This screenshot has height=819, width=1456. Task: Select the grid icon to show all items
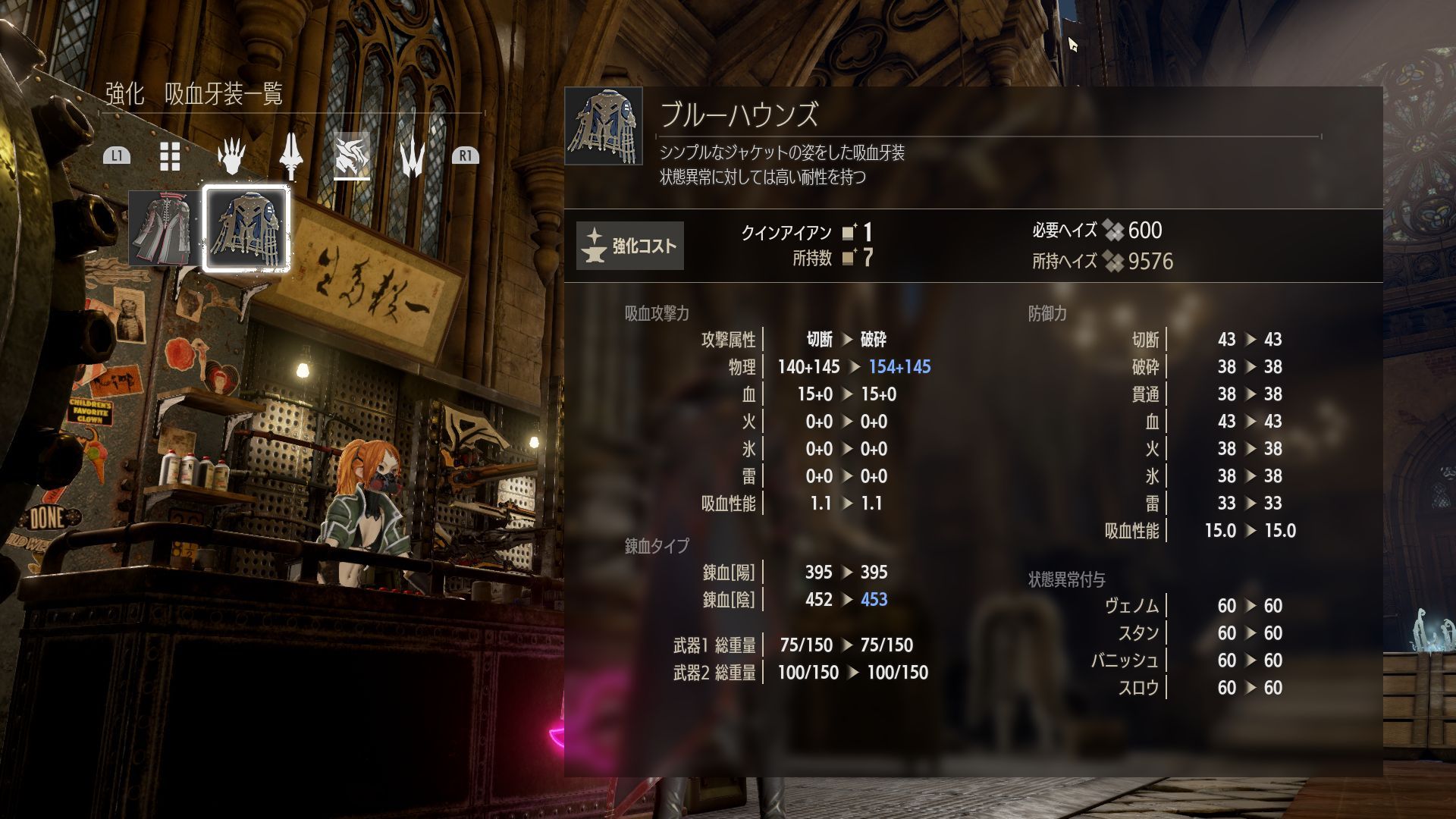pyautogui.click(x=168, y=156)
